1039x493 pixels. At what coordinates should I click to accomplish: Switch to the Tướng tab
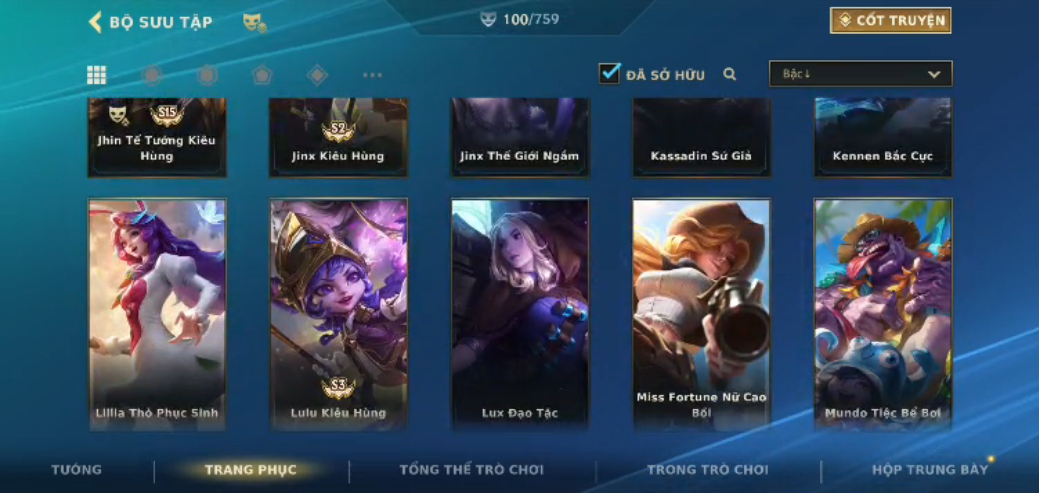point(77,470)
